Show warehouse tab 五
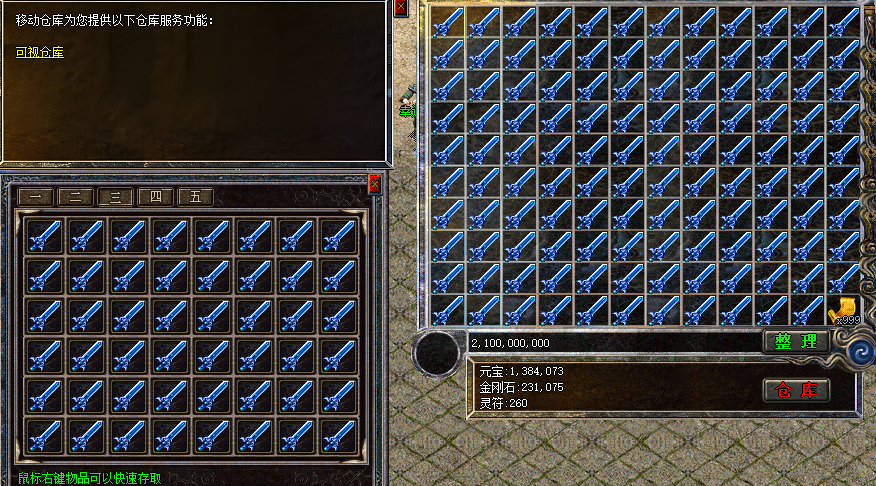 195,197
